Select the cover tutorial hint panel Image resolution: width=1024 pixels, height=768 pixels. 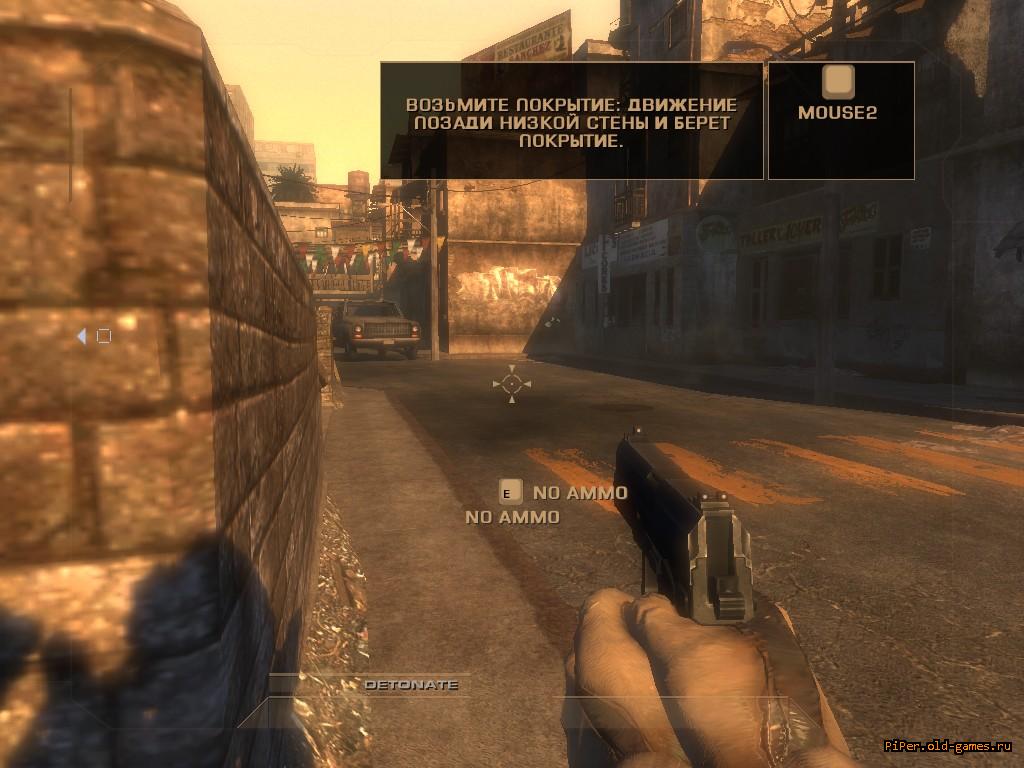pos(571,121)
